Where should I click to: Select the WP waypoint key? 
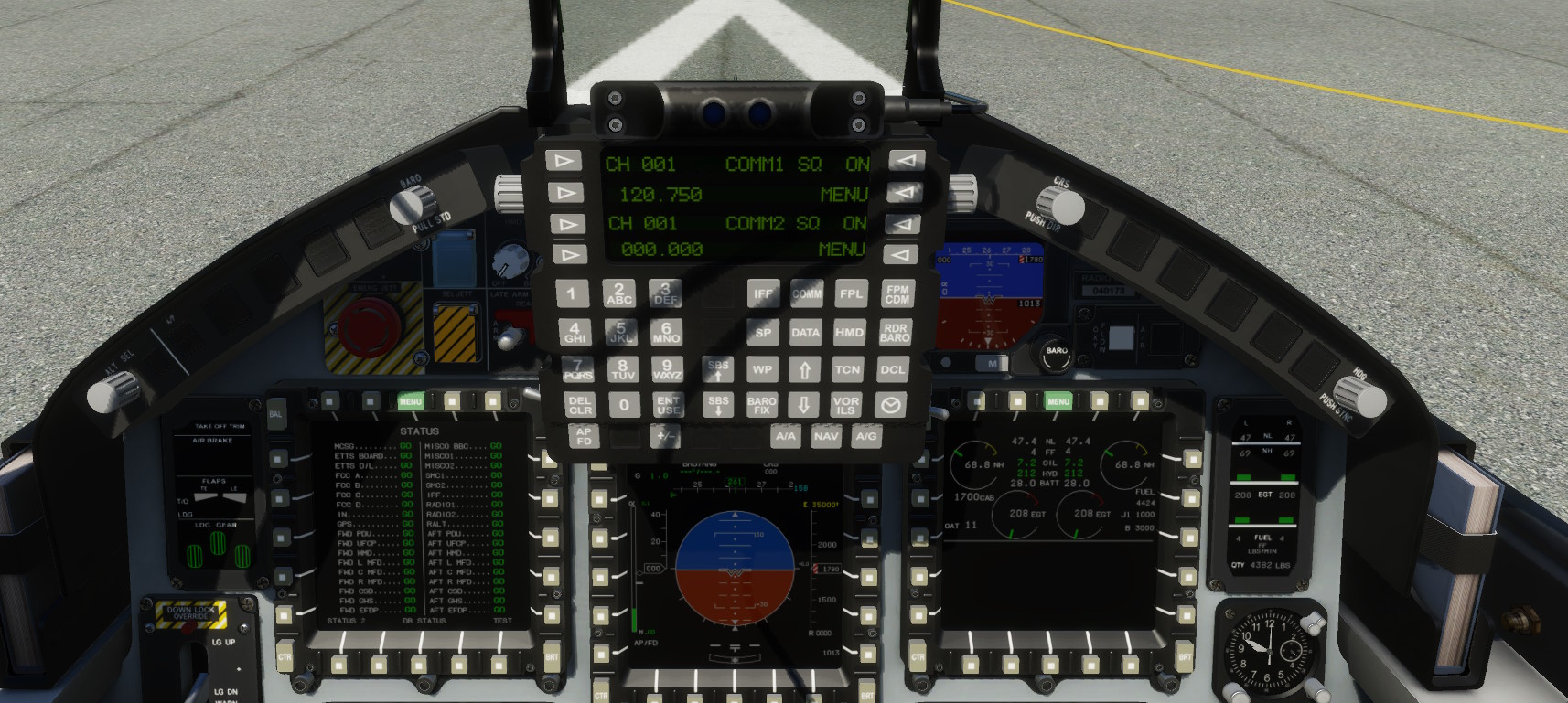pos(762,370)
